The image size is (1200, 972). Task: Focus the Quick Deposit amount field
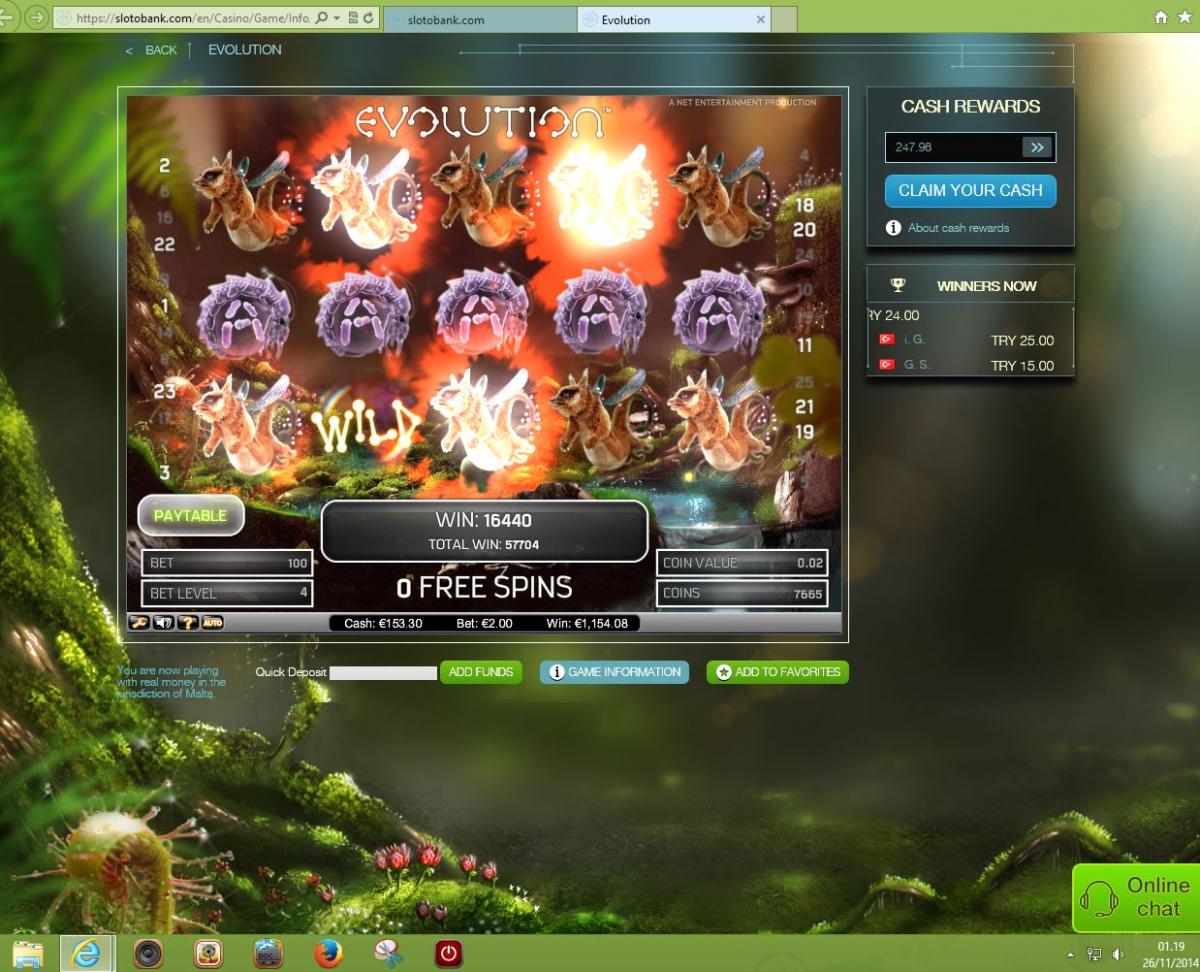383,673
